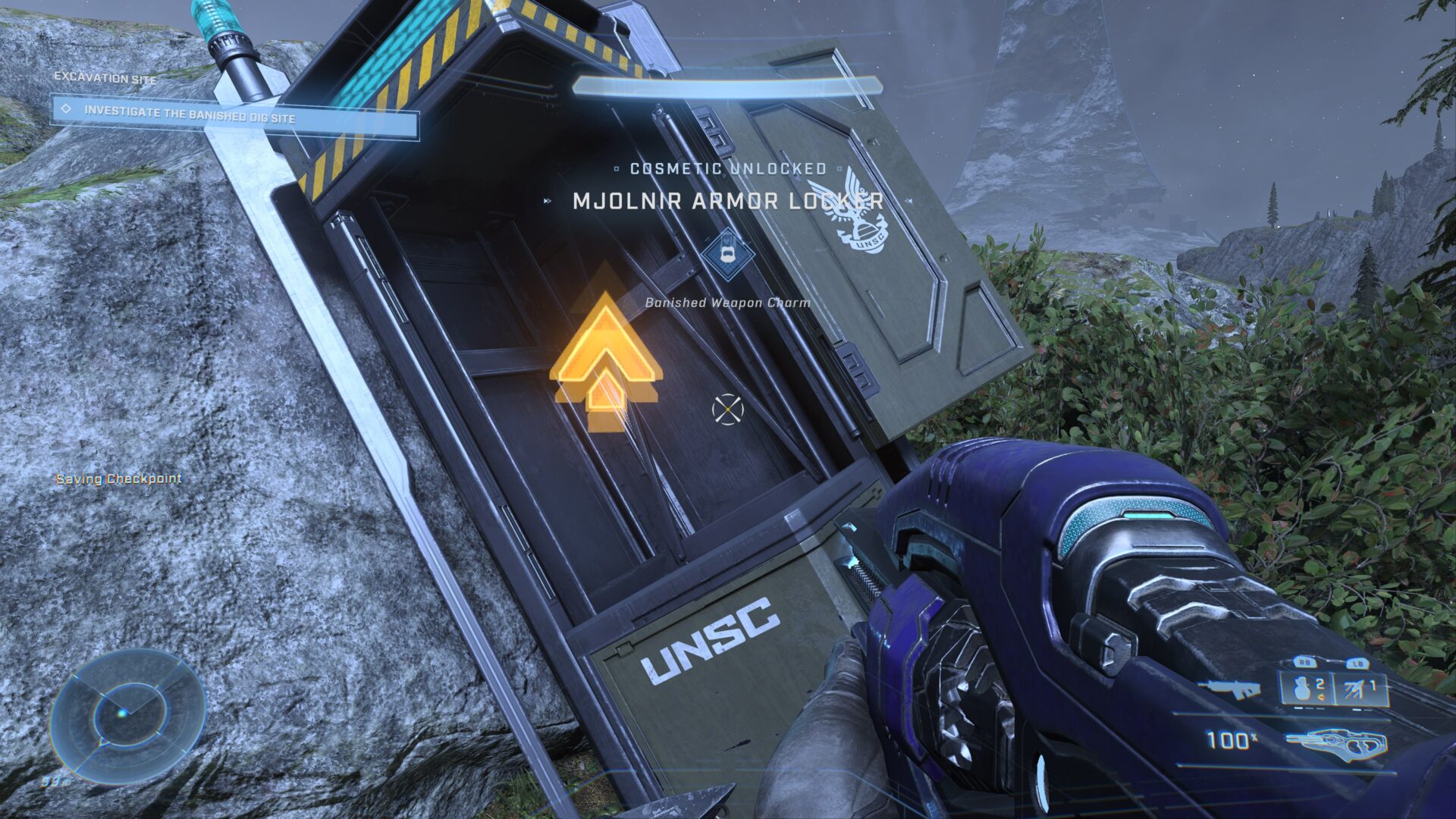Select the Excavation Site location label
1456x819 pixels.
(104, 76)
